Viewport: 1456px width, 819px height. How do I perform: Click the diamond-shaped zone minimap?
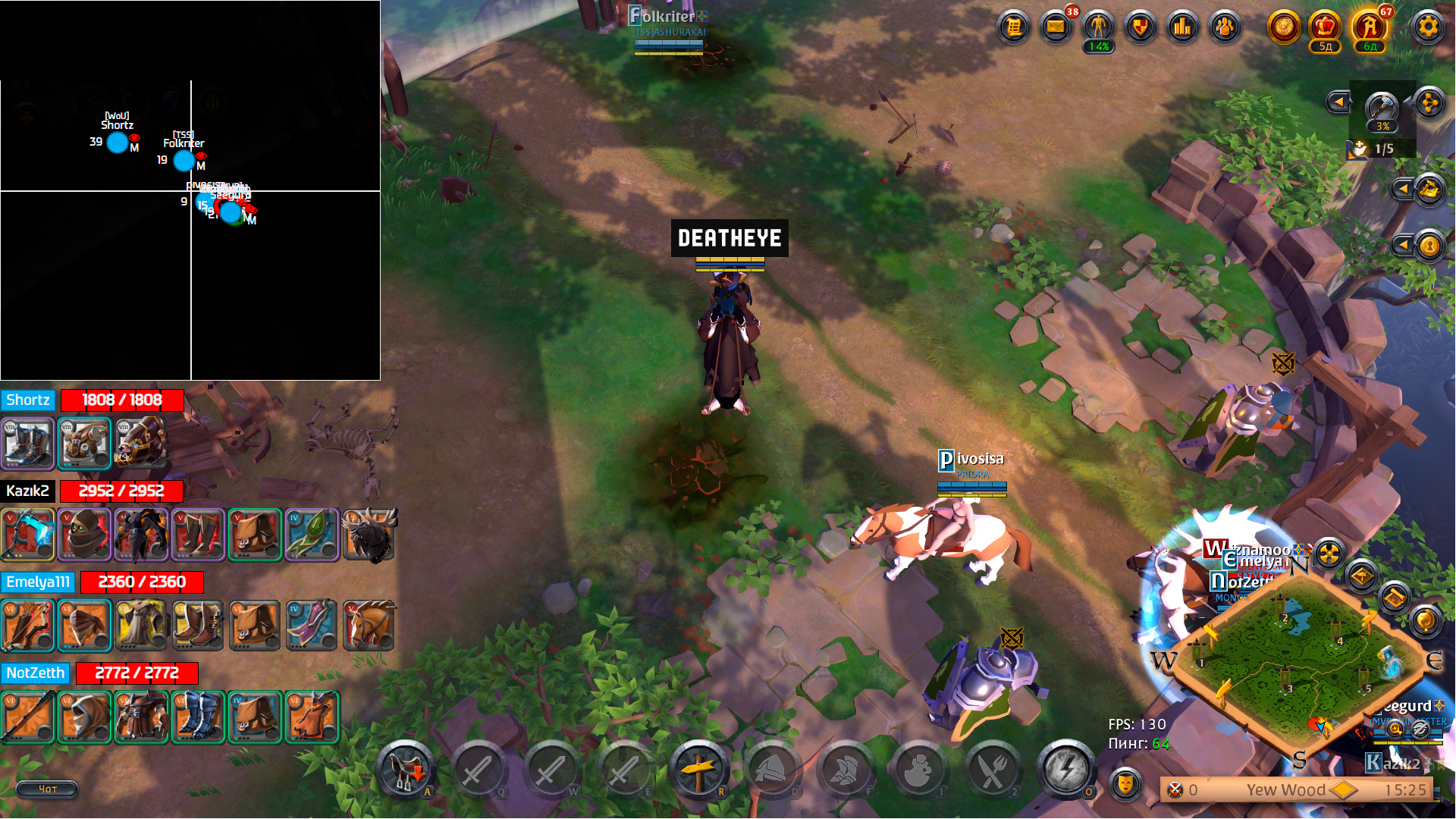[x=1298, y=658]
